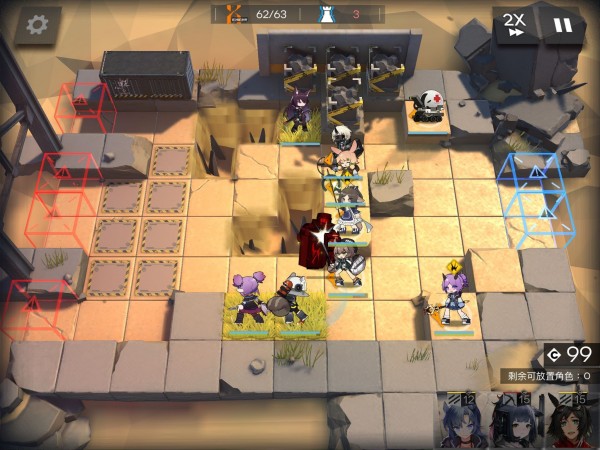This screenshot has width=600, height=450.
Task: Open the settings gear menu
Action: tap(37, 24)
